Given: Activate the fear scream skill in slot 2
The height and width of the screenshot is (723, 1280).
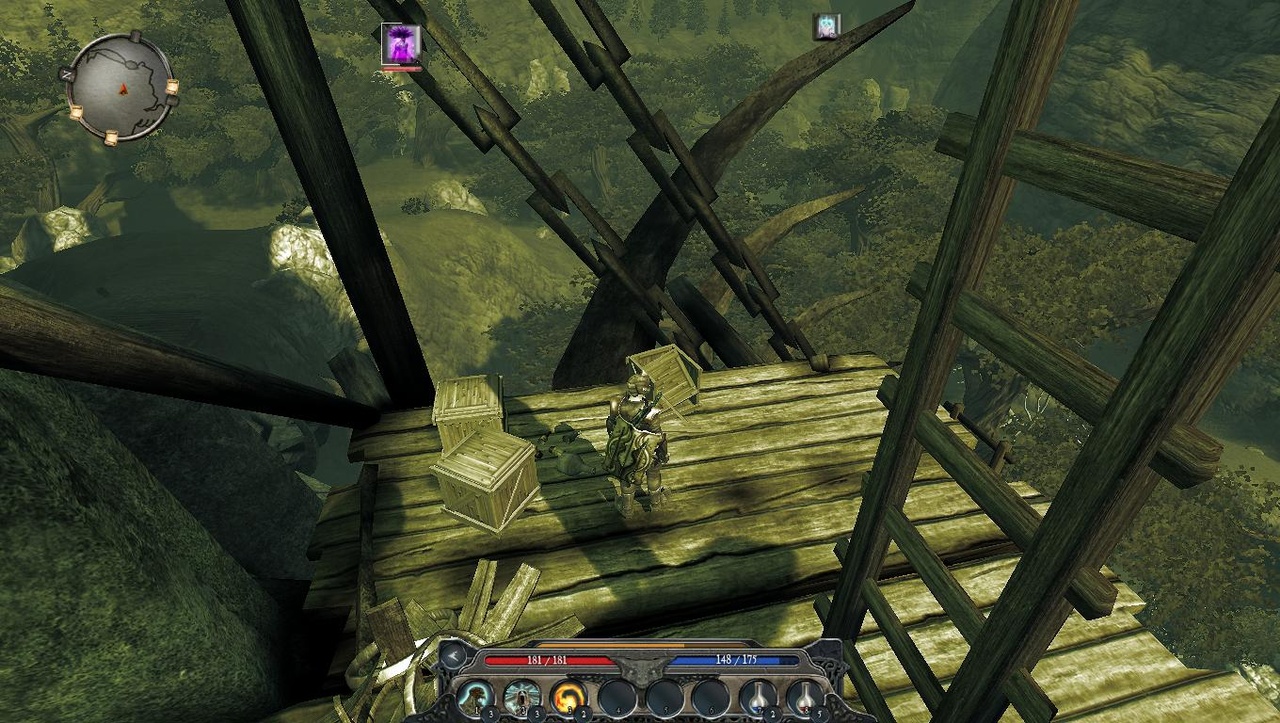Looking at the screenshot, I should pyautogui.click(x=522, y=695).
